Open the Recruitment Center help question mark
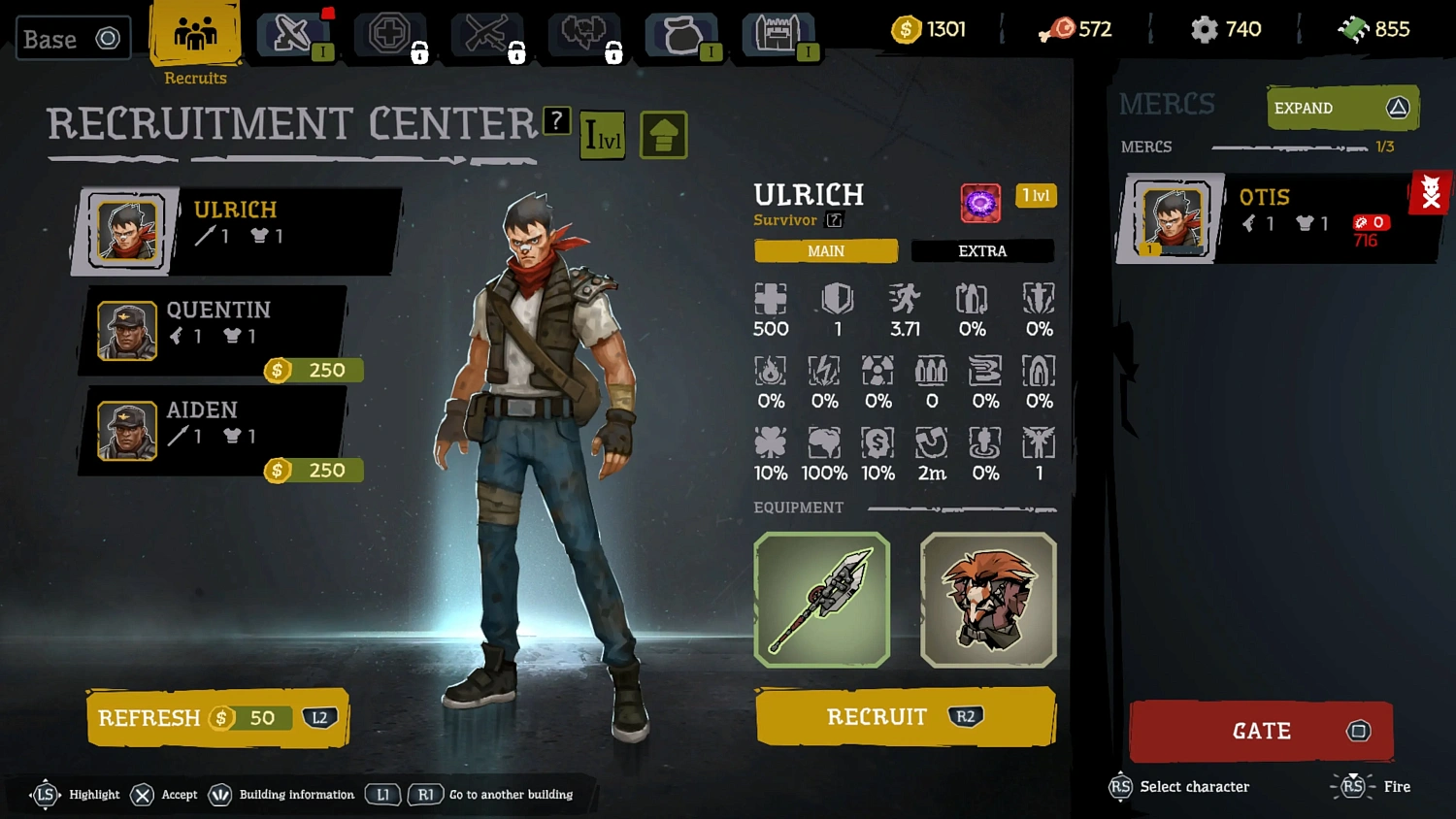This screenshot has width=1456, height=819. click(x=556, y=121)
